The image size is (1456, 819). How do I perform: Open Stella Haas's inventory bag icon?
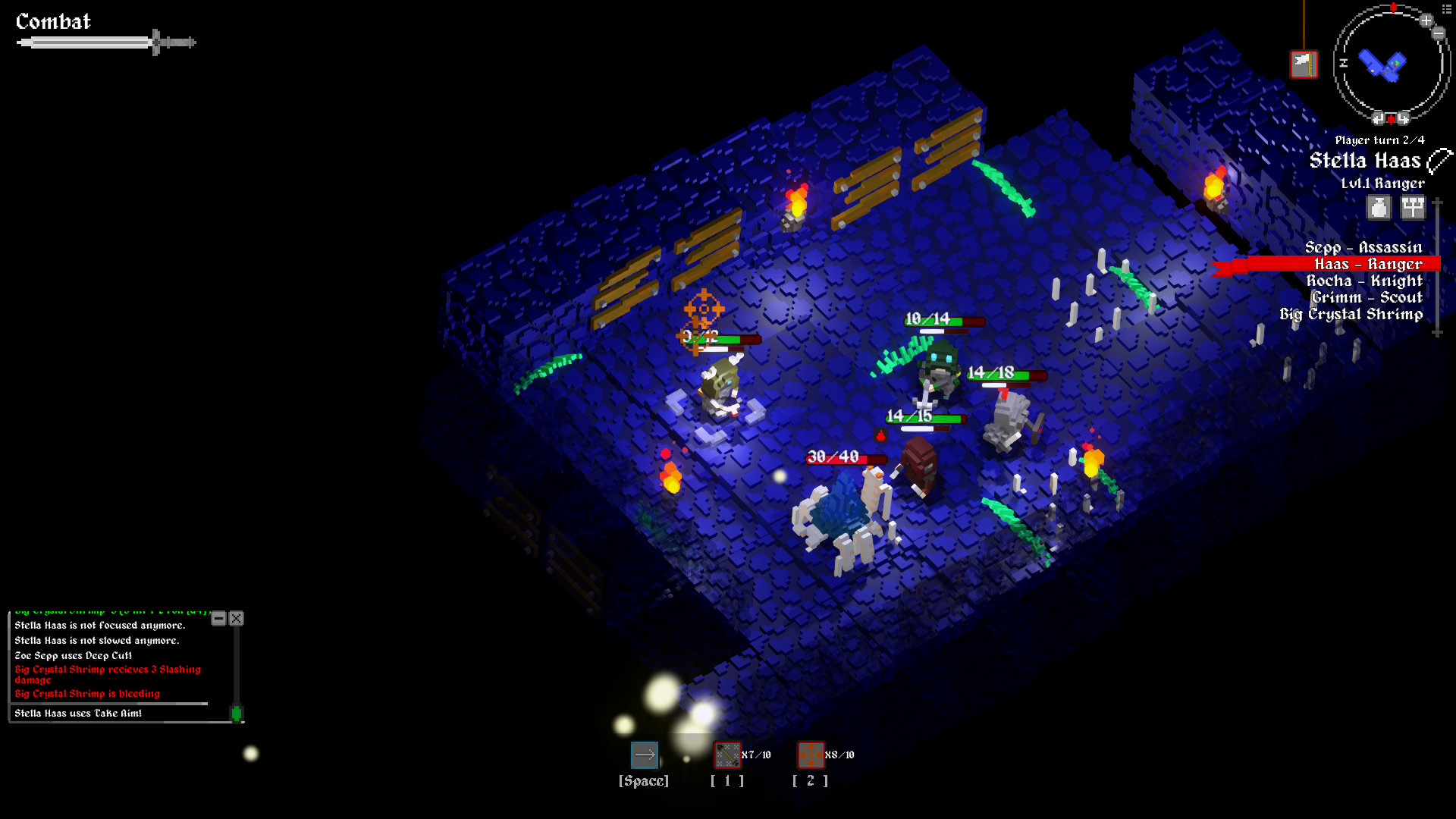1379,207
